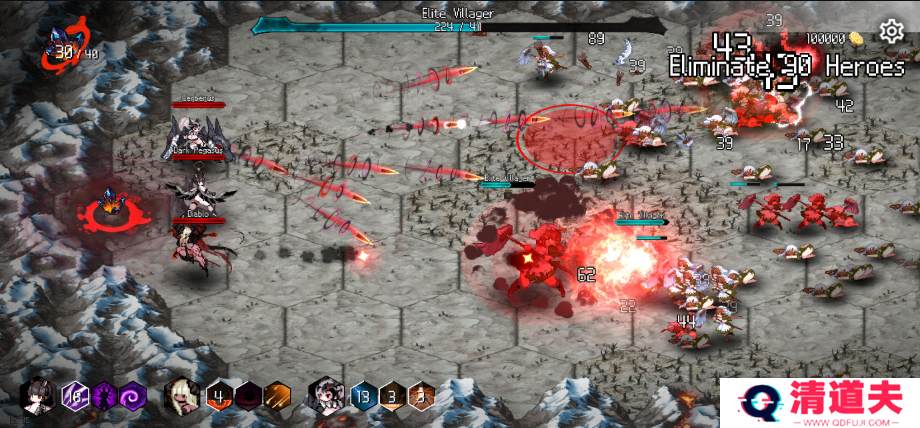Image resolution: width=920 pixels, height=428 pixels.
Task: Select the silver-haired red-eyed hero portrait
Action: point(328,396)
